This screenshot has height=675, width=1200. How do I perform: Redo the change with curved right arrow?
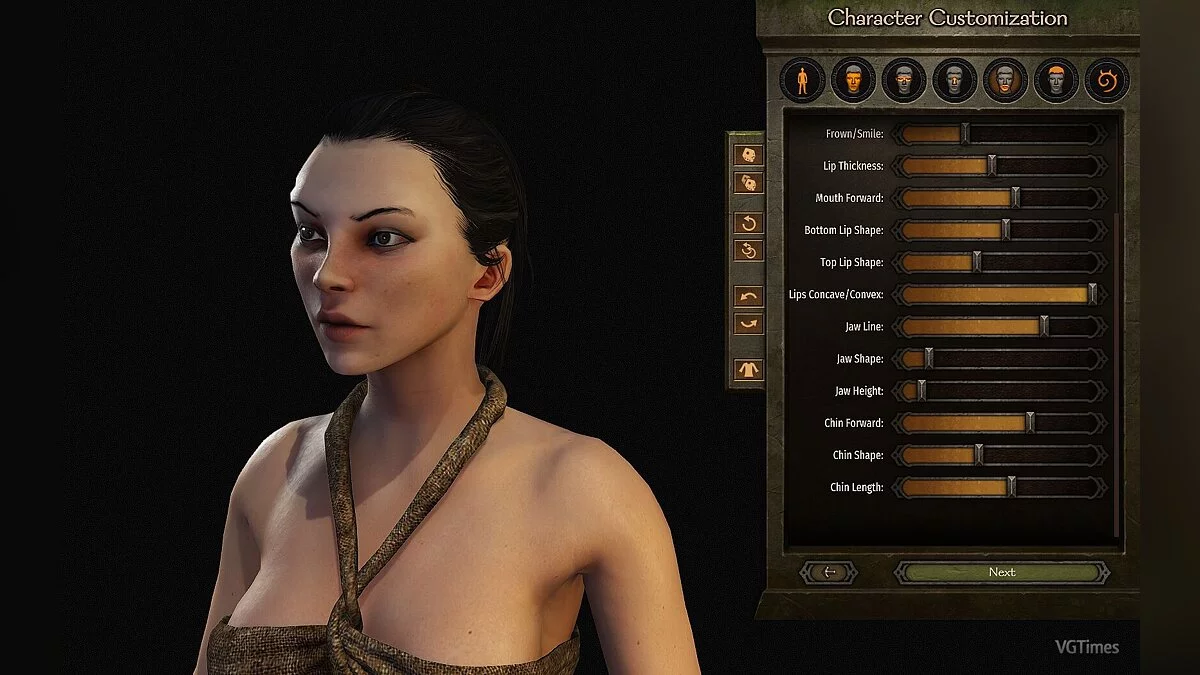coord(748,324)
